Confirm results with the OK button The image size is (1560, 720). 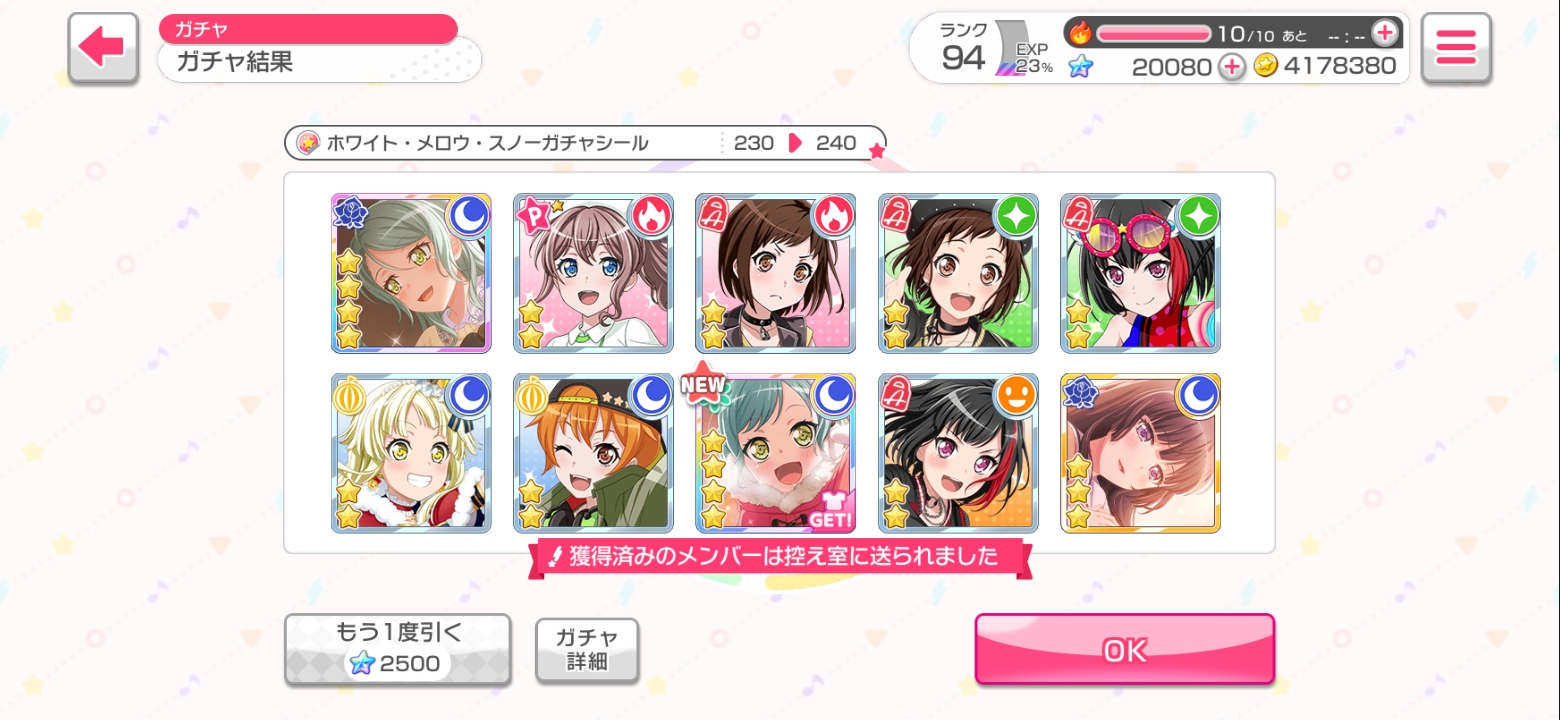[1124, 650]
